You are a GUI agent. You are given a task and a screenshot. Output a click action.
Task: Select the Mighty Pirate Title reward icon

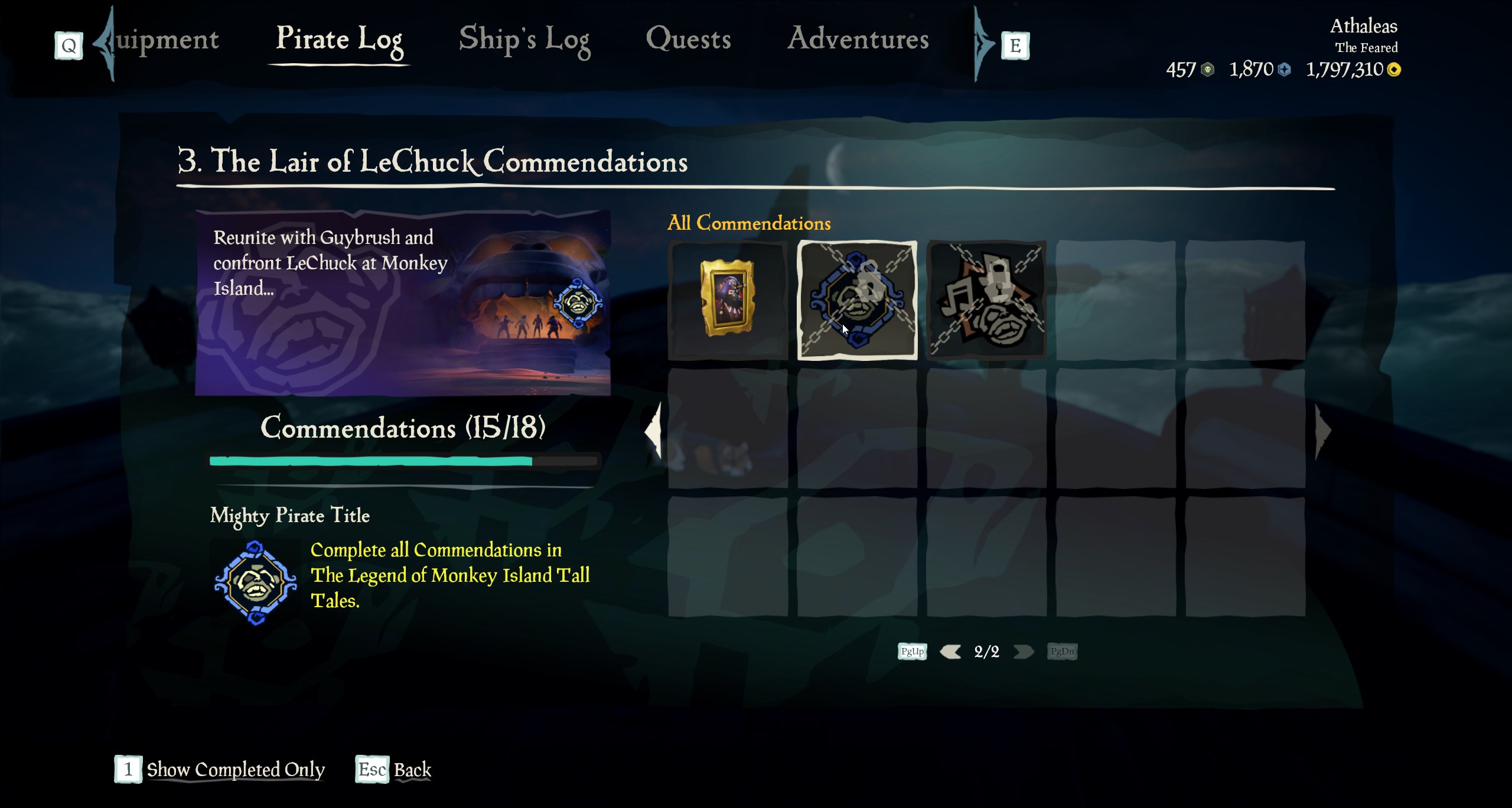tap(255, 582)
